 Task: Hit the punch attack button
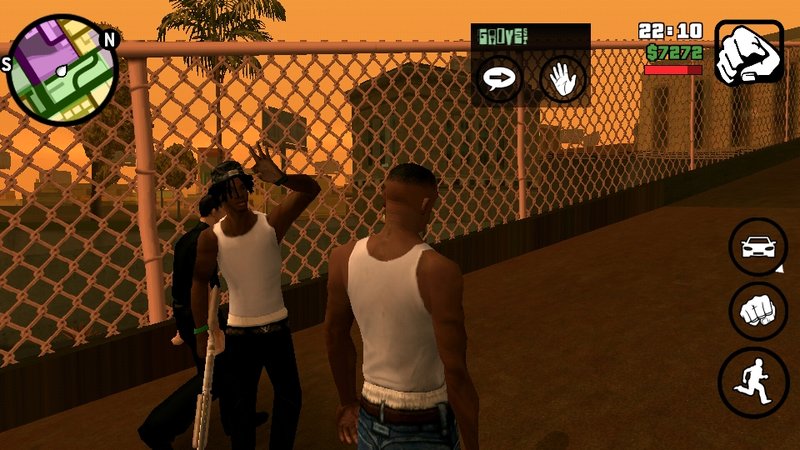[757, 311]
